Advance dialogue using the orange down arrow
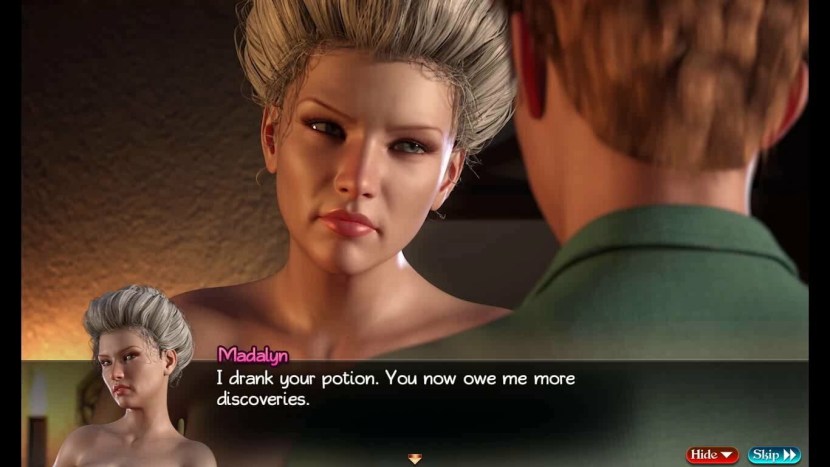 point(415,459)
